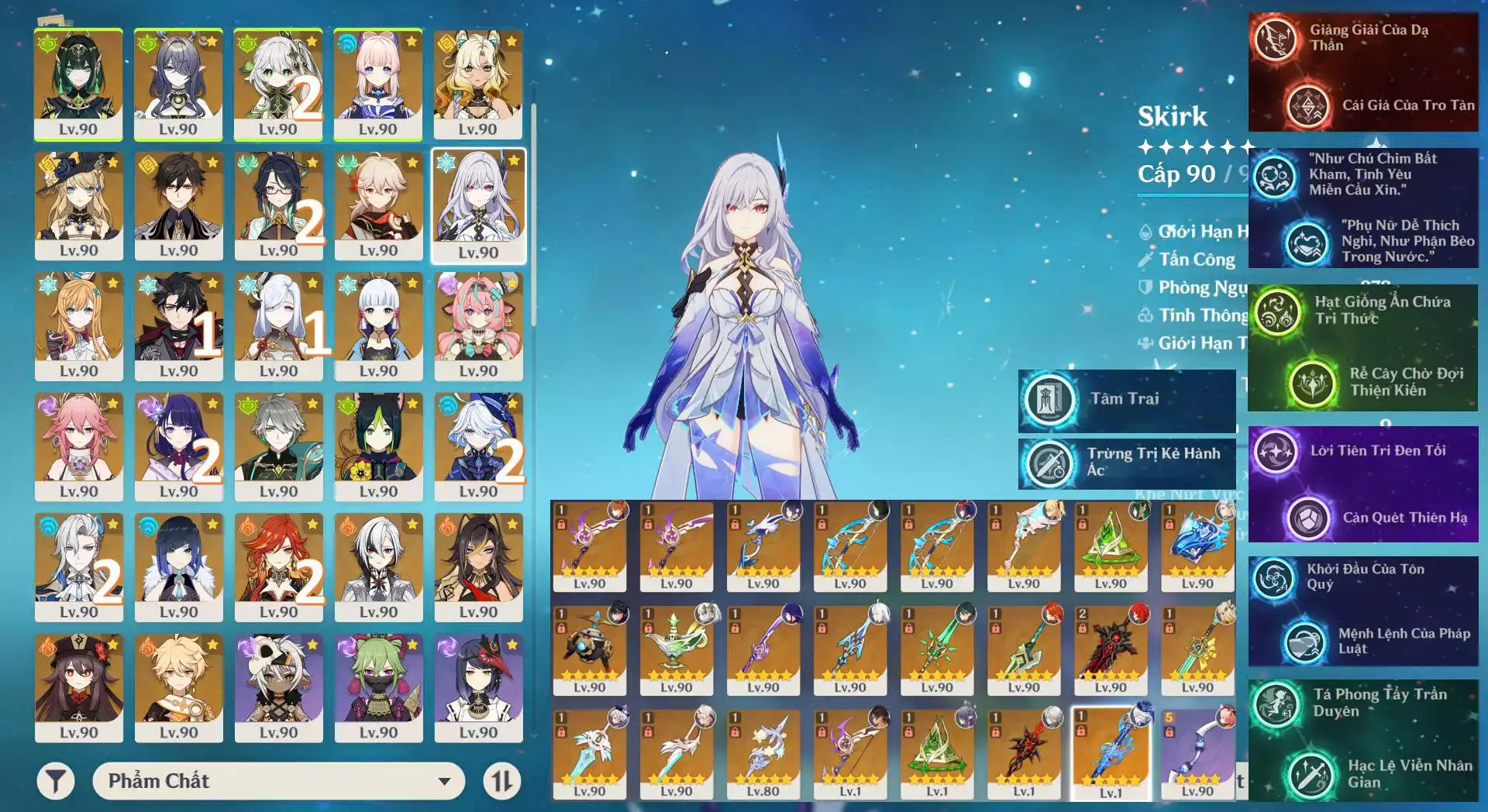Viewport: 1488px width, 812px height.
Task: Select the Lv.80 weapon slot
Action: coord(763,753)
